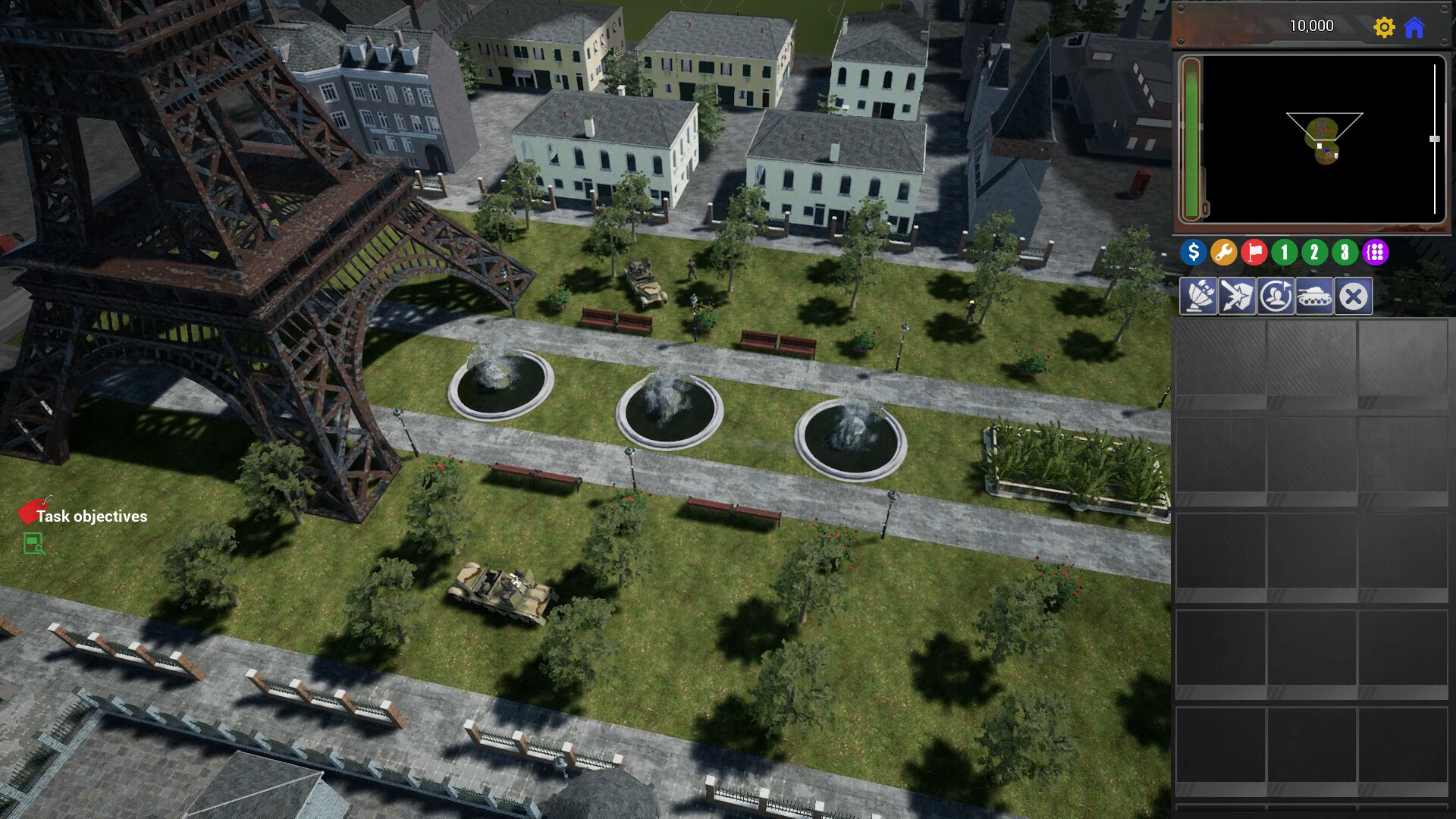Select the infantry reinforcement icon
Viewport: 1456px width, 819px height.
pos(1276,296)
